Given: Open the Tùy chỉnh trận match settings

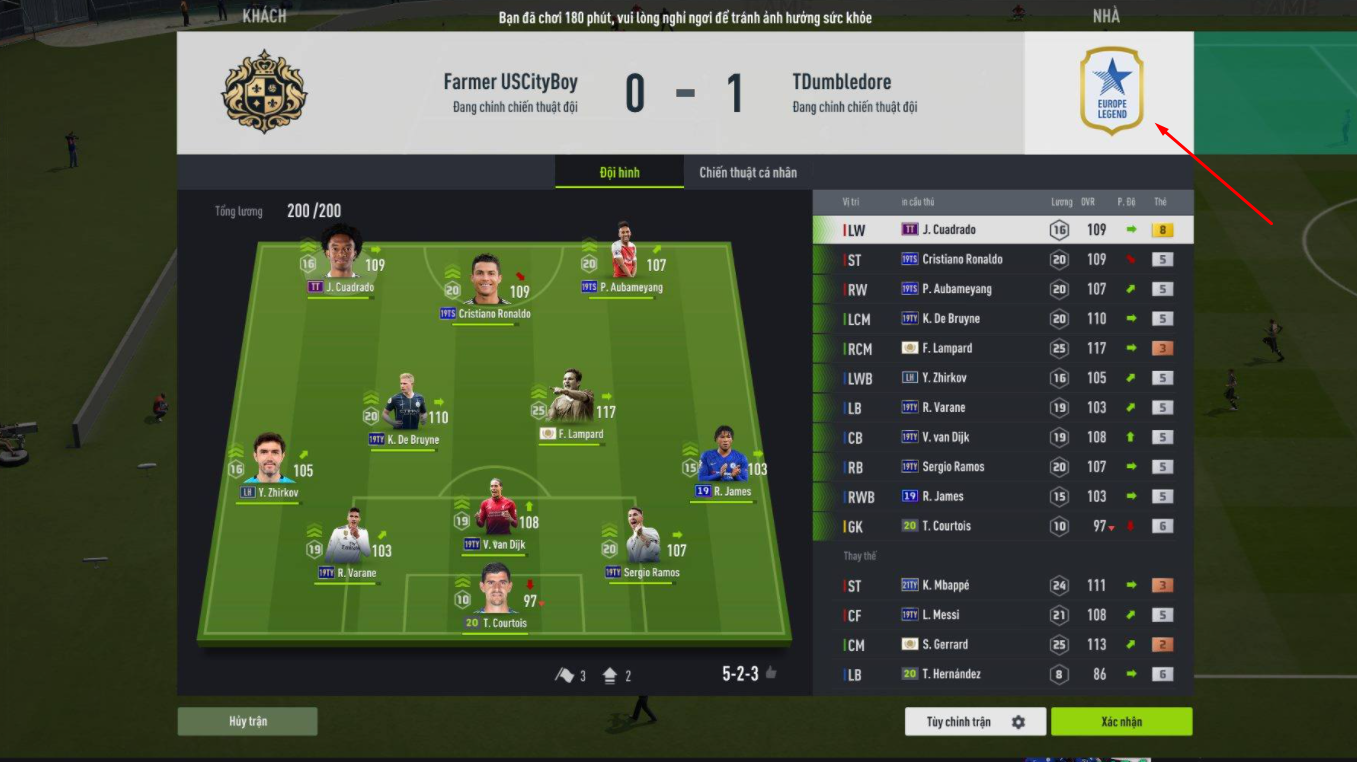Looking at the screenshot, I should [x=975, y=722].
